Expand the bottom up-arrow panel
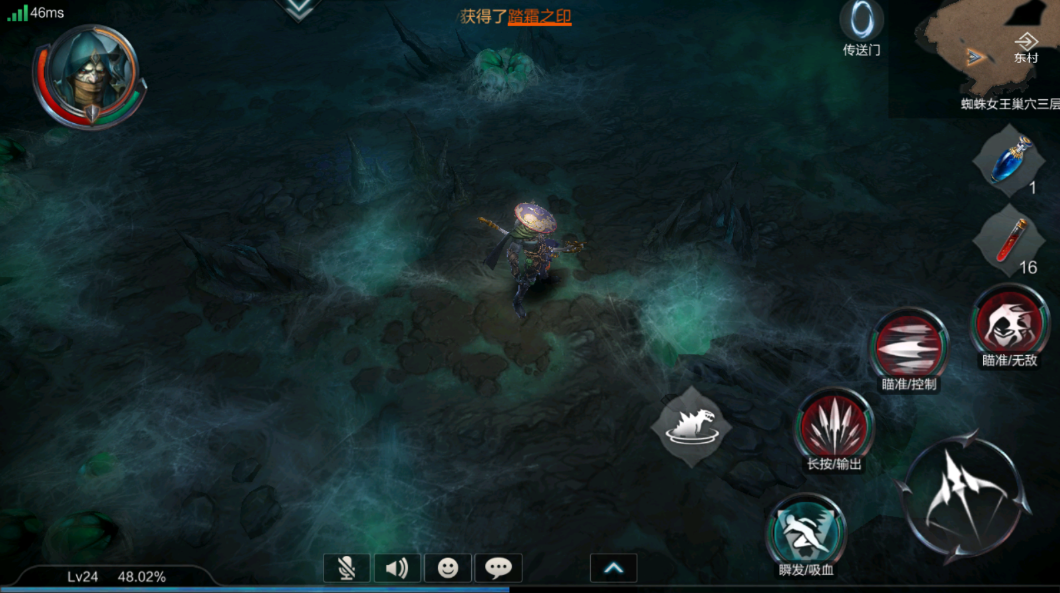1060x593 pixels. click(x=614, y=568)
